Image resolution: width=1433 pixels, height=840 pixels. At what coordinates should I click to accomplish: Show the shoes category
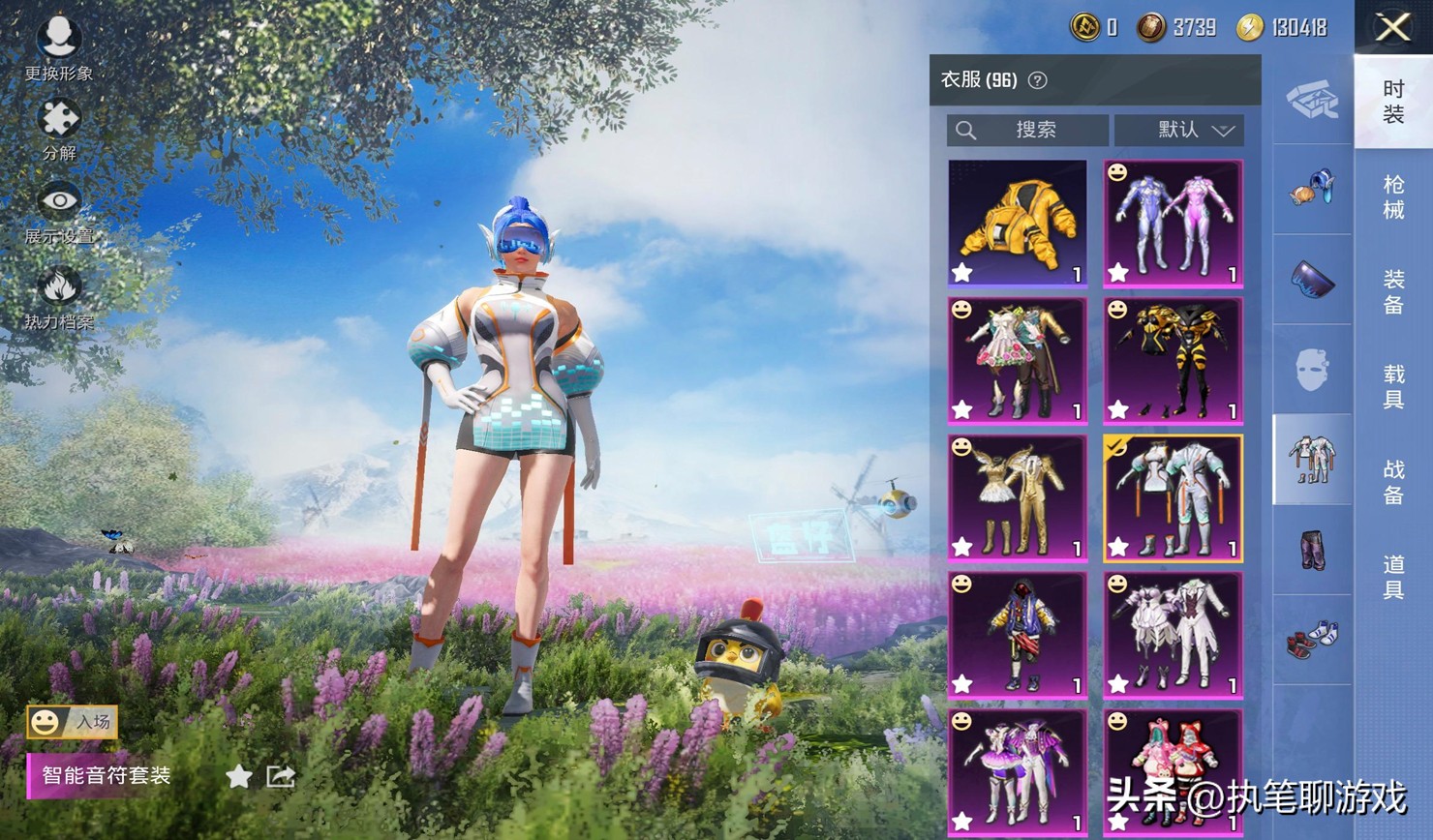click(1312, 640)
